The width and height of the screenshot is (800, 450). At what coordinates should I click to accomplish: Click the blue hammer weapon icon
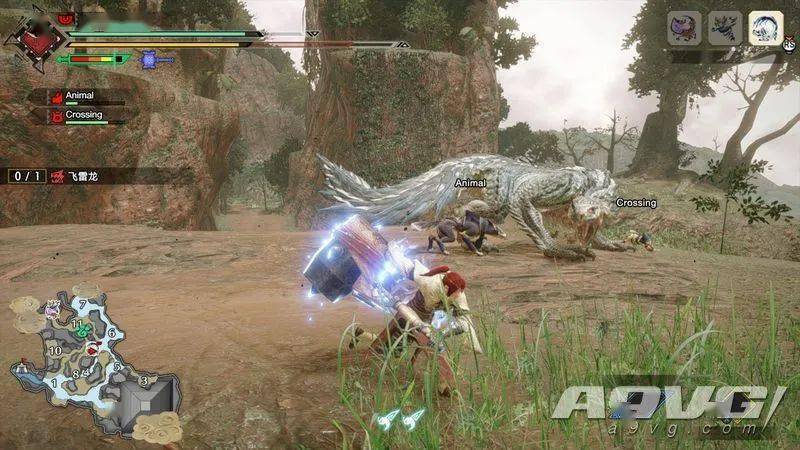tap(150, 59)
